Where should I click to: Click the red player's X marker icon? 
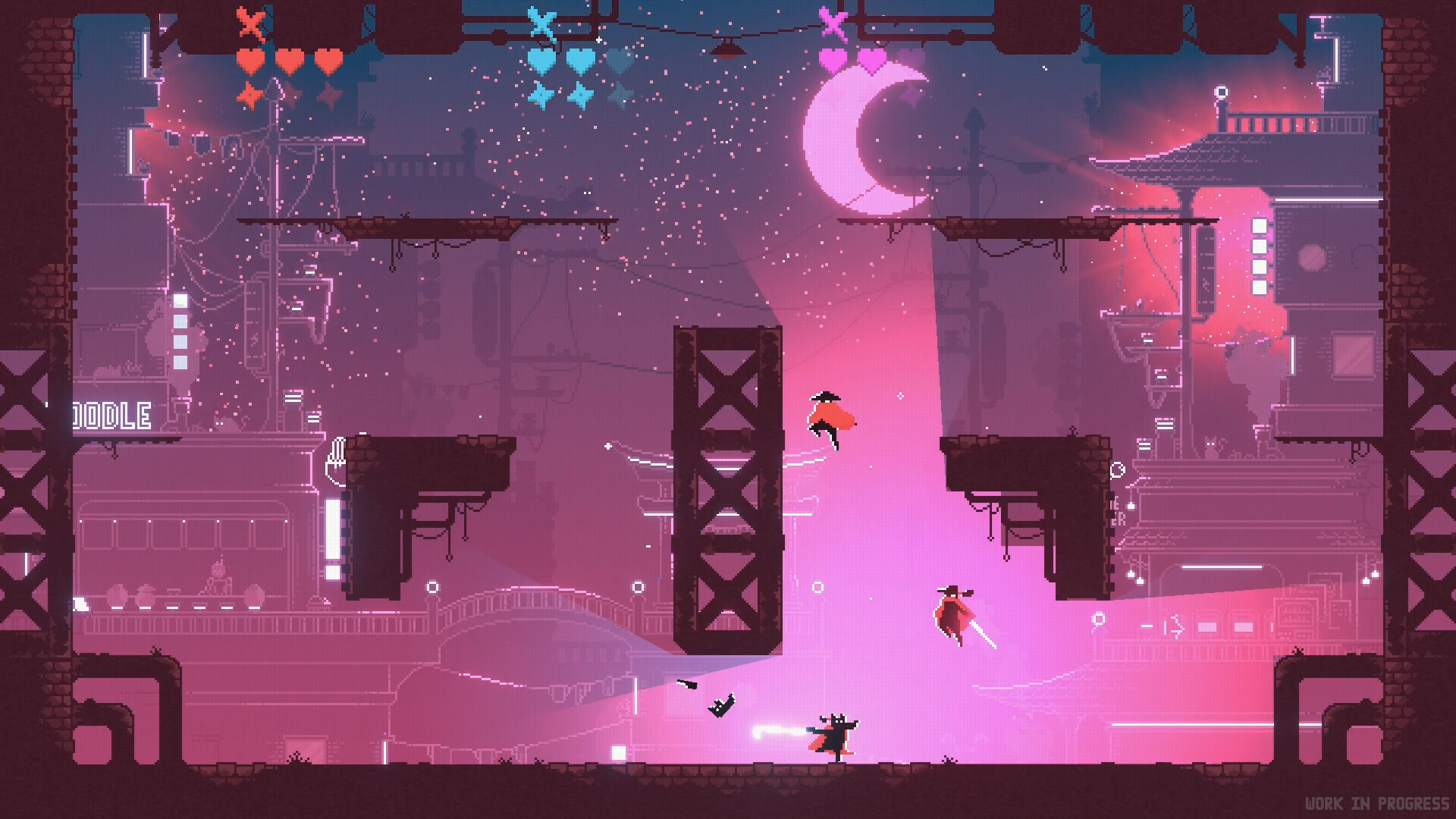click(x=251, y=23)
